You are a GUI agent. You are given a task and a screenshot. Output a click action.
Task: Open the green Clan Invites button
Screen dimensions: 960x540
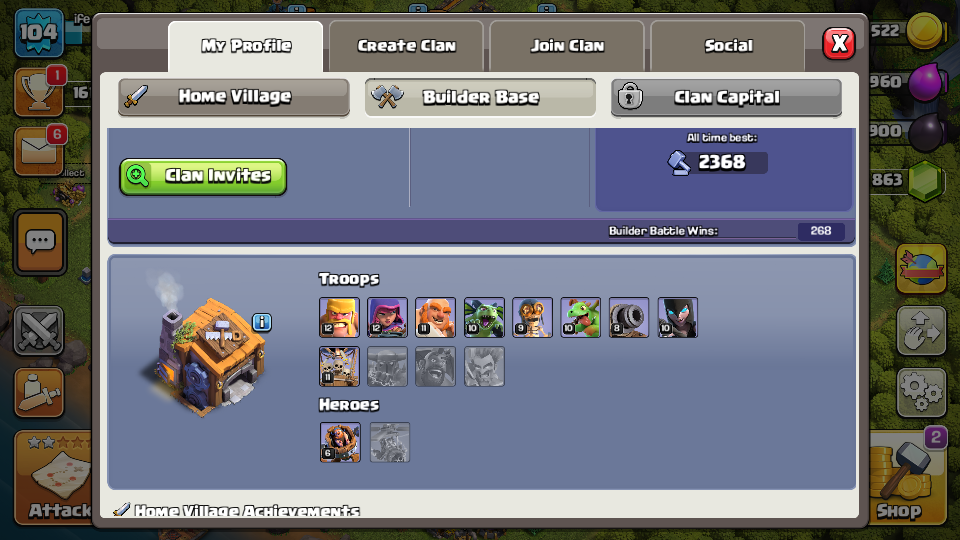coord(203,176)
